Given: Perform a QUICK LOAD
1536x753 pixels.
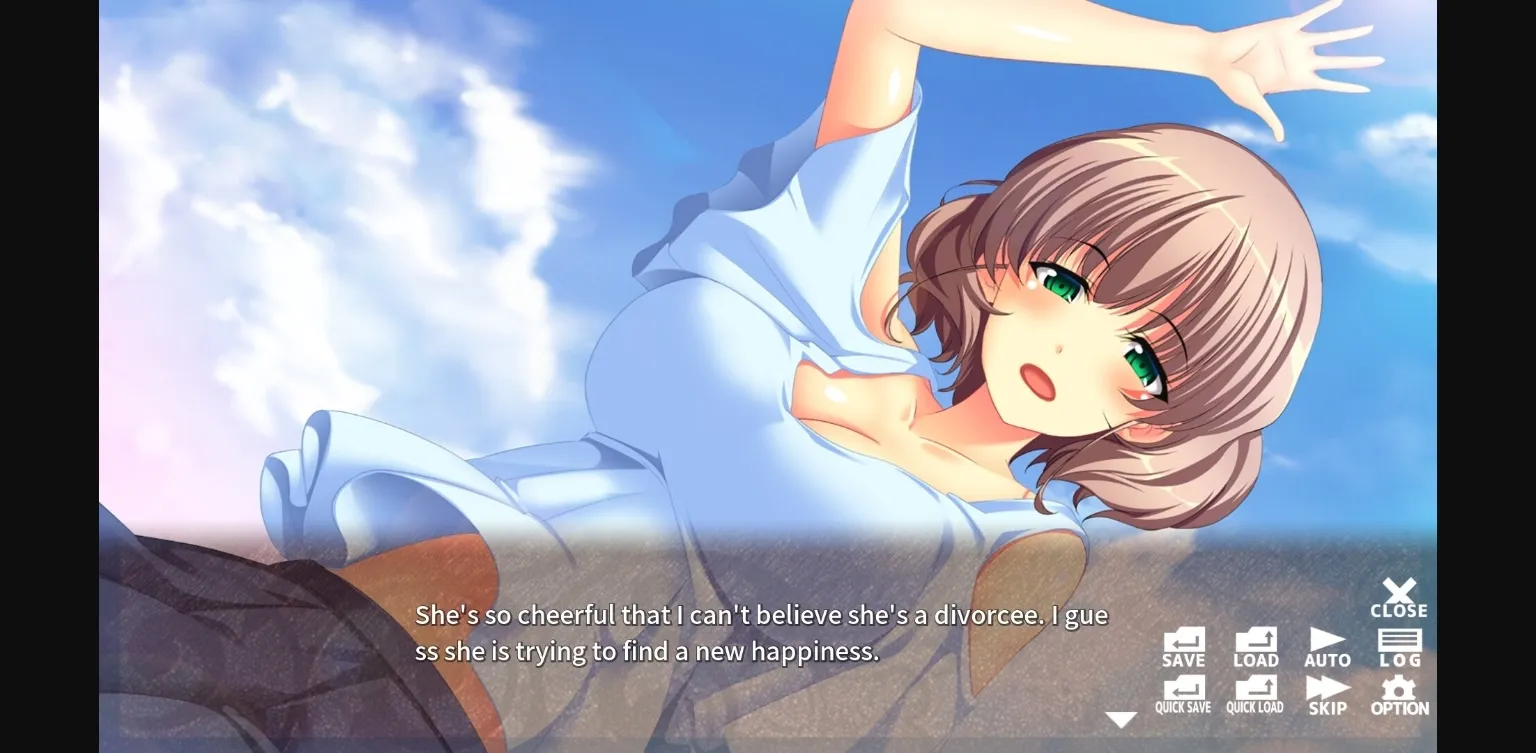Looking at the screenshot, I should (x=1256, y=692).
